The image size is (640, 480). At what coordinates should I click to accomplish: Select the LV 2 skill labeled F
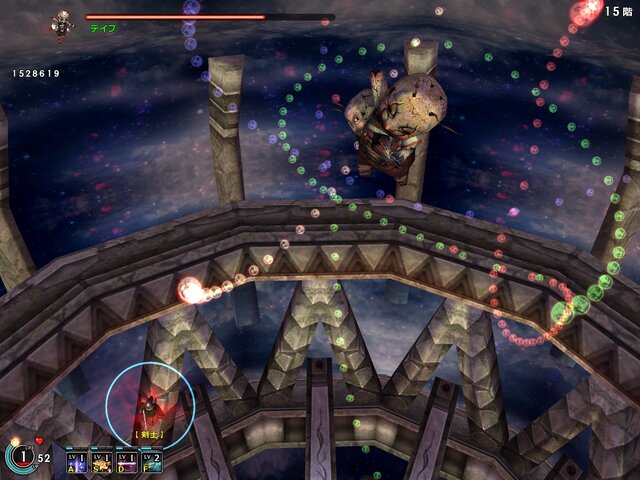click(152, 460)
